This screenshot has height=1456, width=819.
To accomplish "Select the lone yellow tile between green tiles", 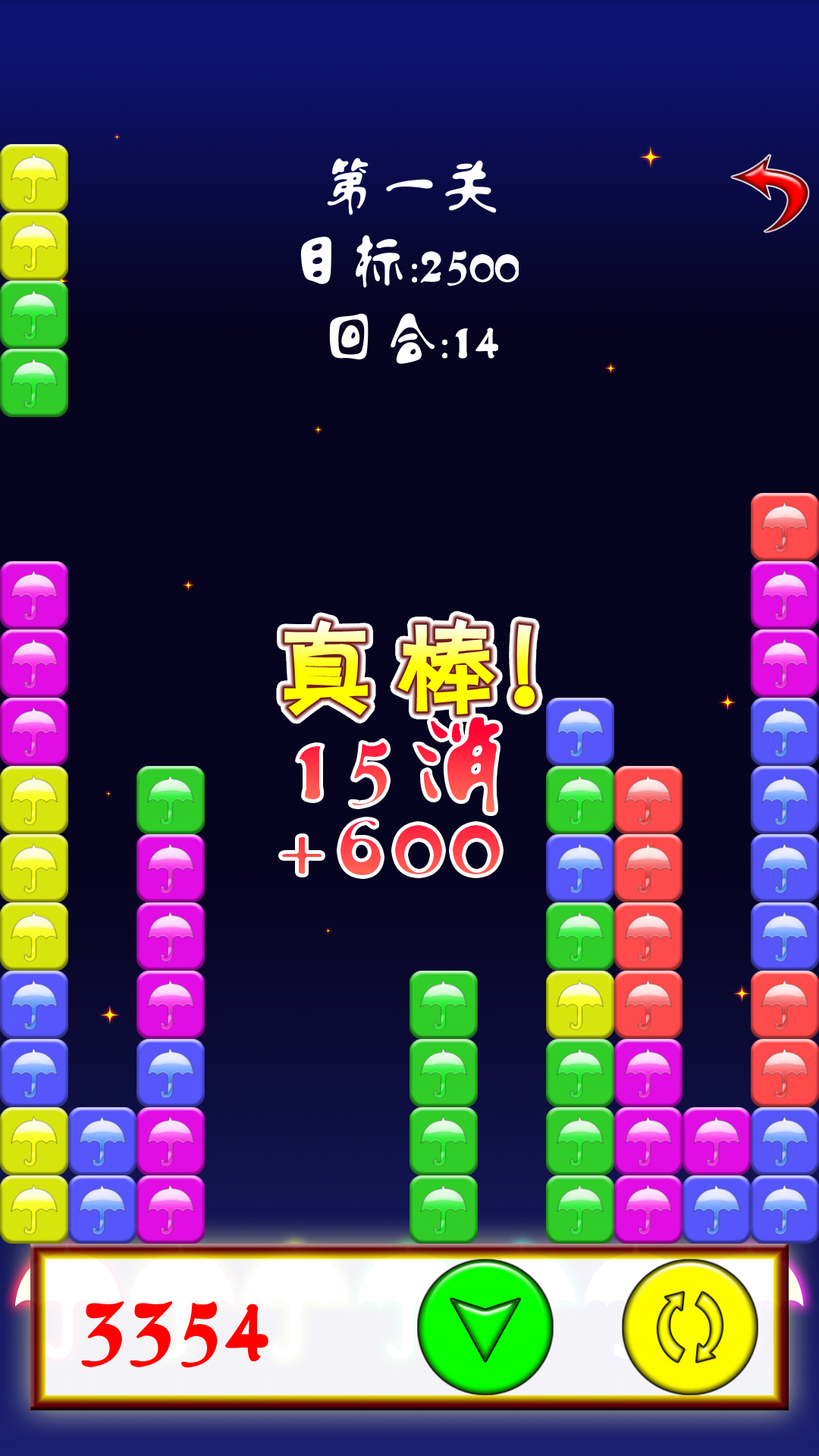I will [580, 1005].
